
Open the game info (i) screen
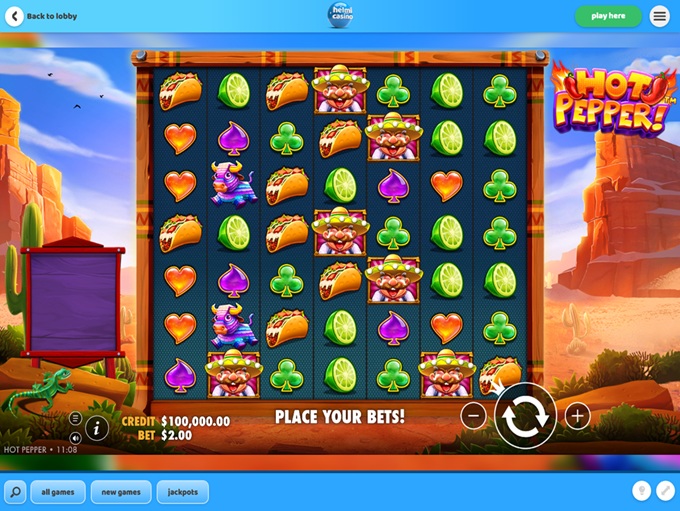(x=97, y=429)
